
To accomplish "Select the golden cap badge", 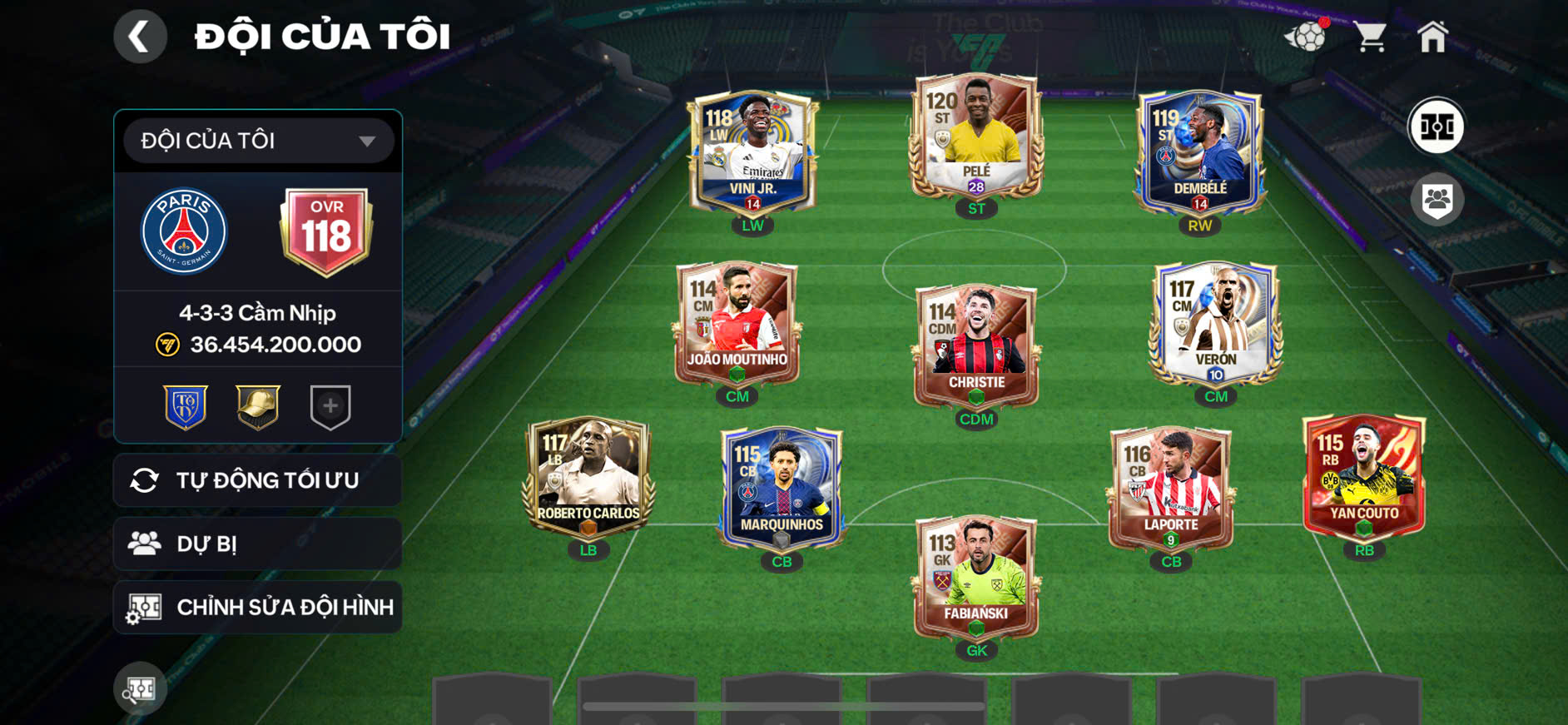I will (x=256, y=407).
